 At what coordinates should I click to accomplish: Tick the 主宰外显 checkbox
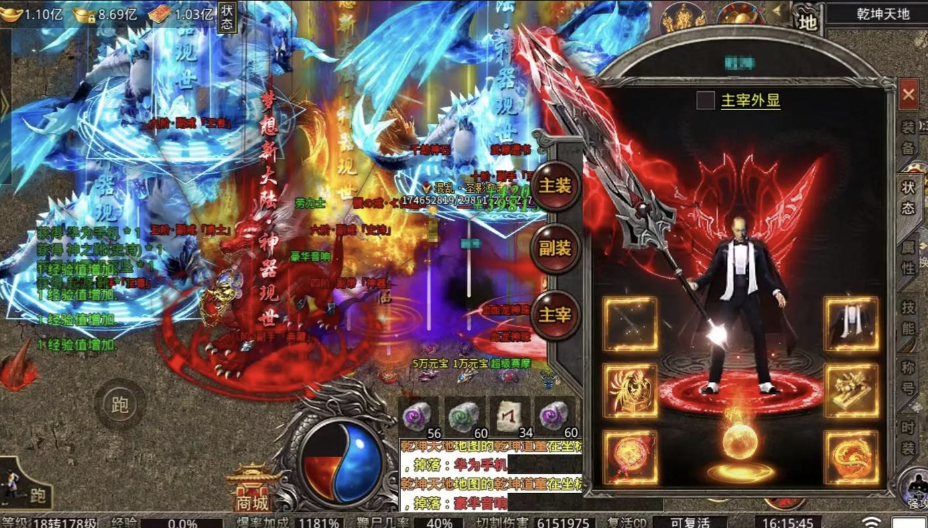(x=706, y=100)
